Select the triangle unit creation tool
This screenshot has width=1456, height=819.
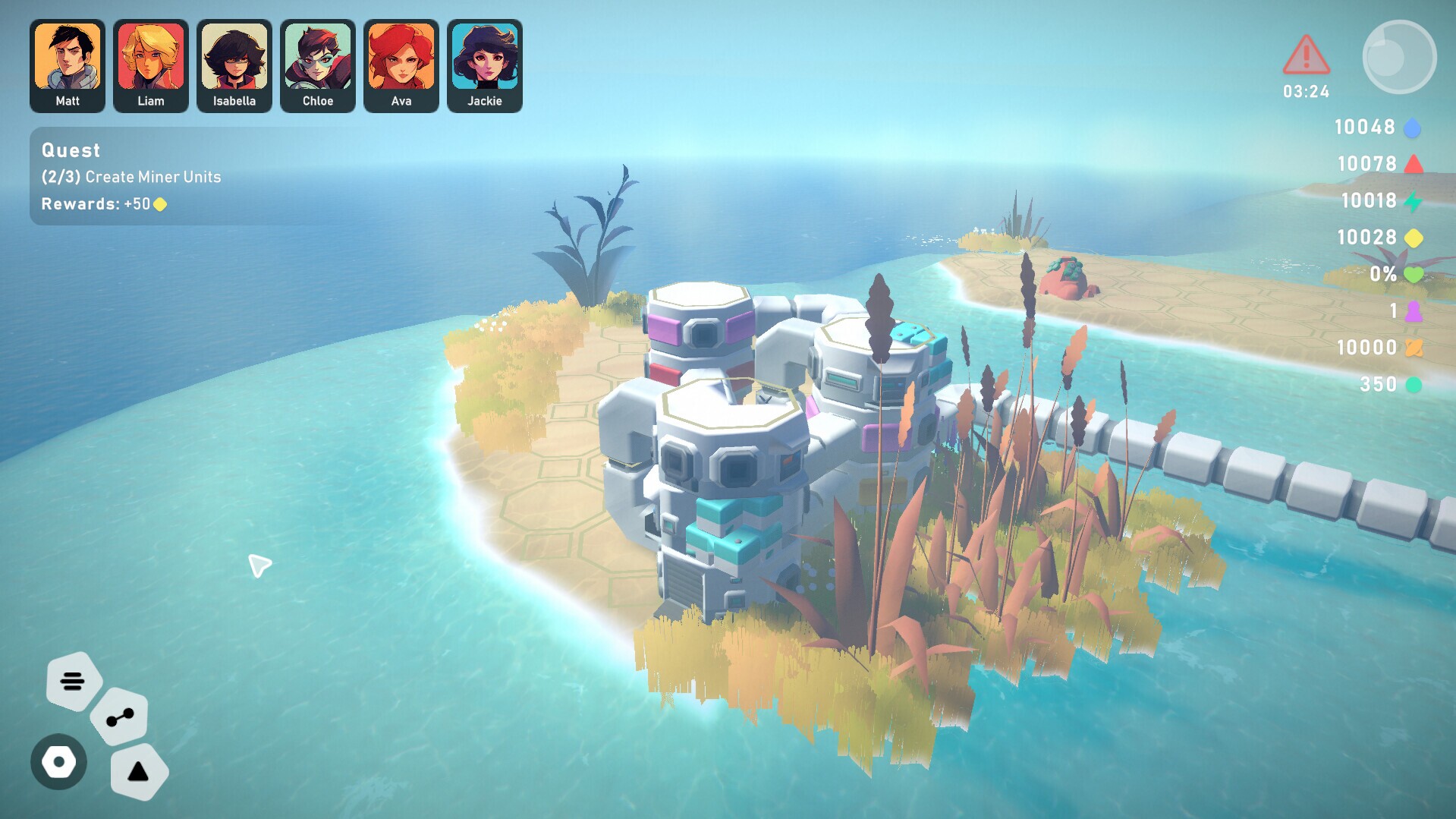[139, 772]
